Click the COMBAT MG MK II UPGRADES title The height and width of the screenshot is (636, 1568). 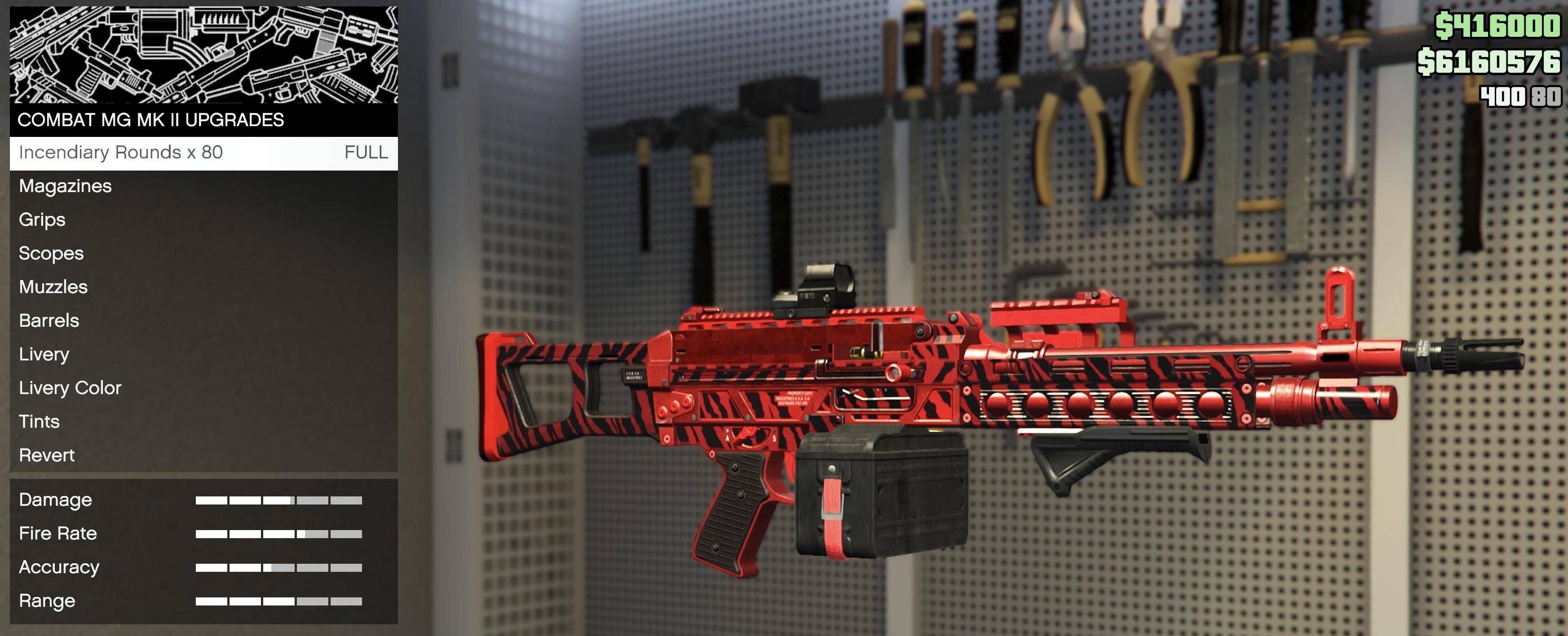click(x=150, y=120)
